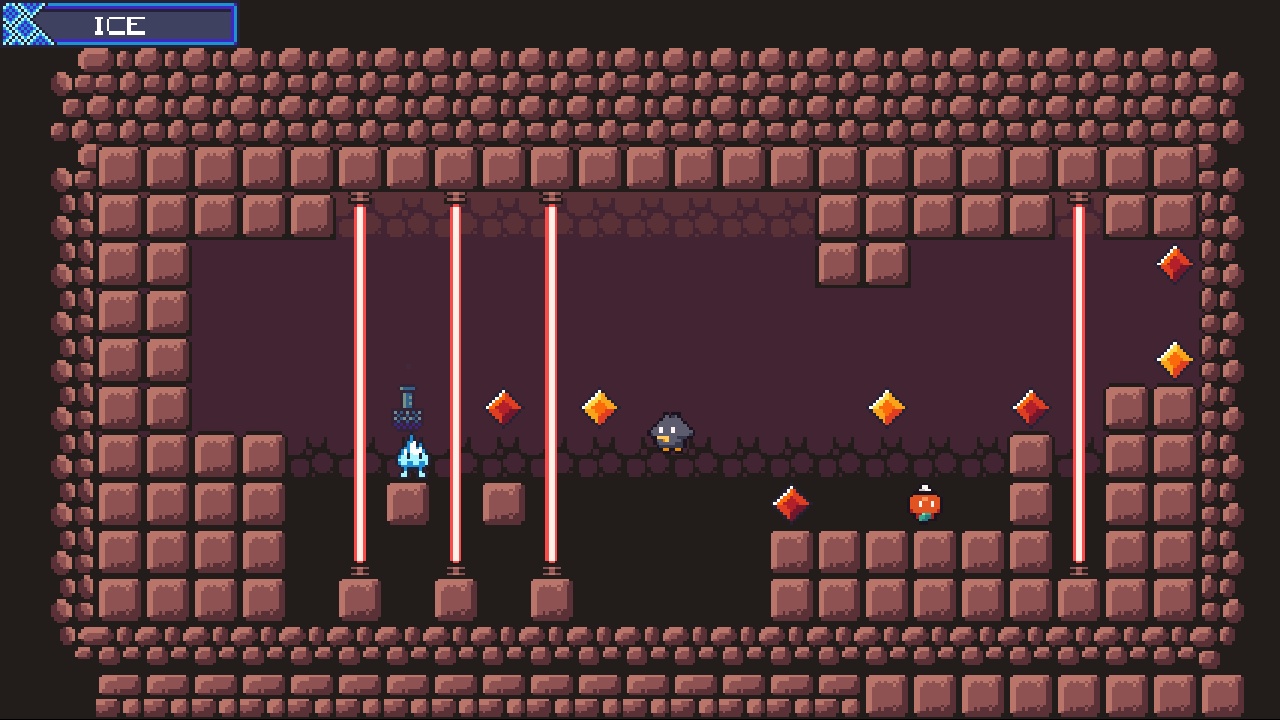Viewport: 1280px width, 720px height.
Task: Click the red gem above the apple's platform
Action: click(790, 502)
